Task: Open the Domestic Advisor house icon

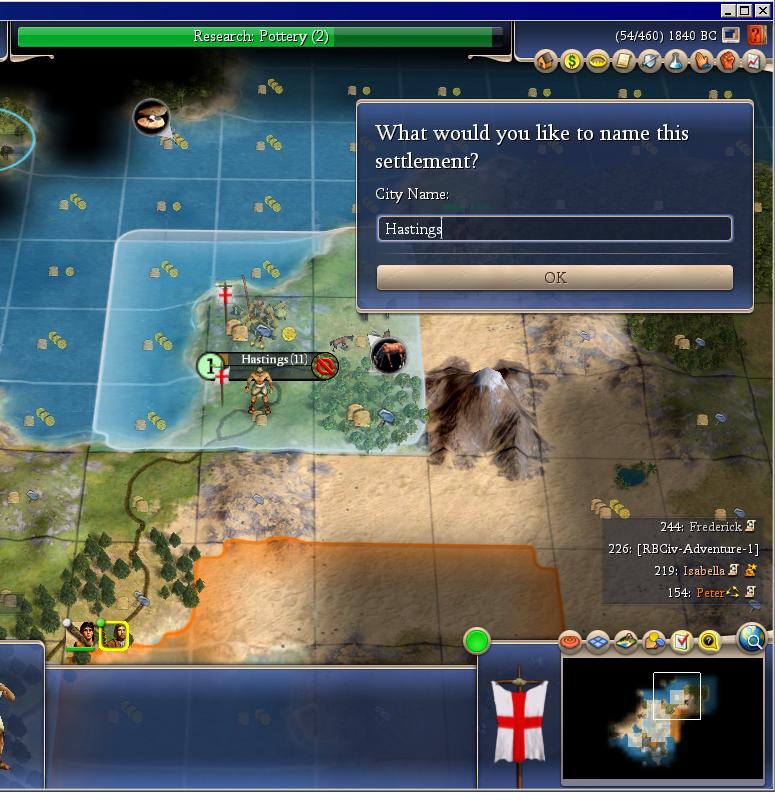Action: point(546,62)
